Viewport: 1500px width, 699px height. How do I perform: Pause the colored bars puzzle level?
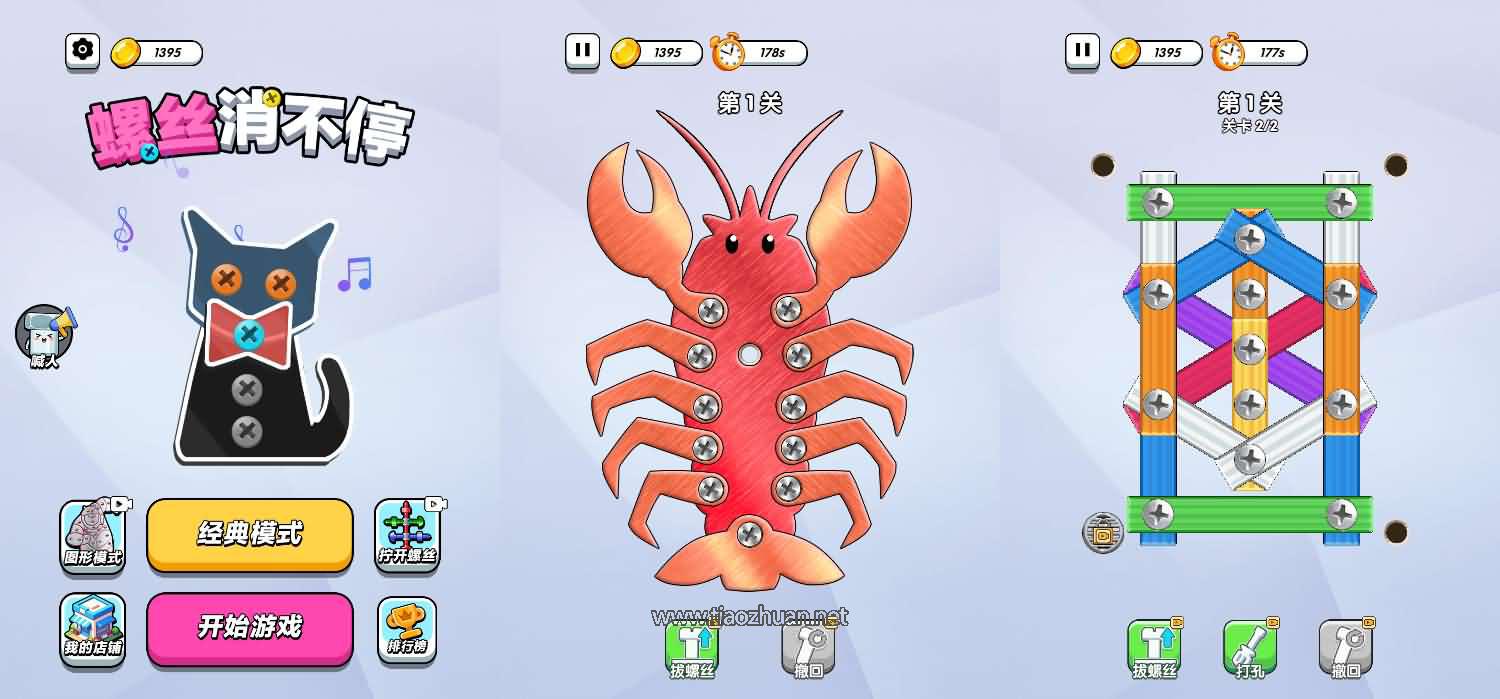click(1082, 50)
